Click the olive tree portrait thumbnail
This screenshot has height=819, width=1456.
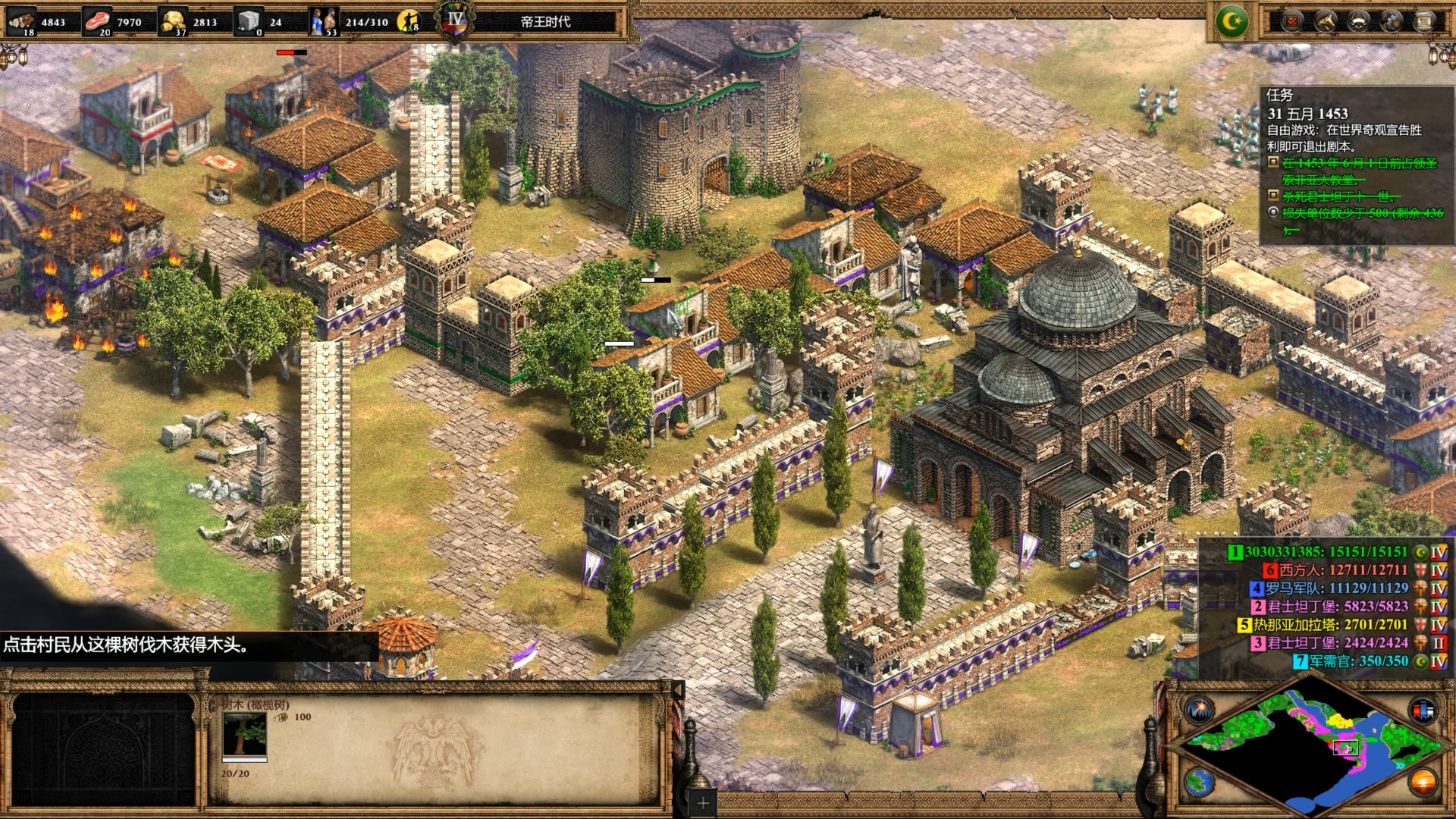(x=244, y=734)
